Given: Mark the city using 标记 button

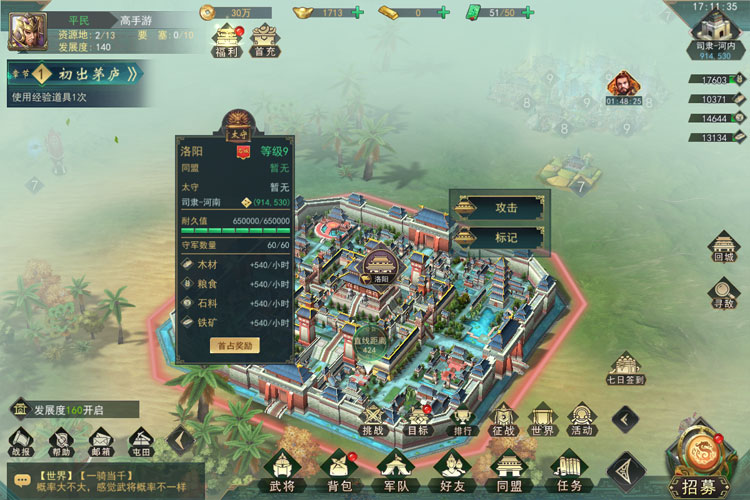Looking at the screenshot, I should 498,238.
